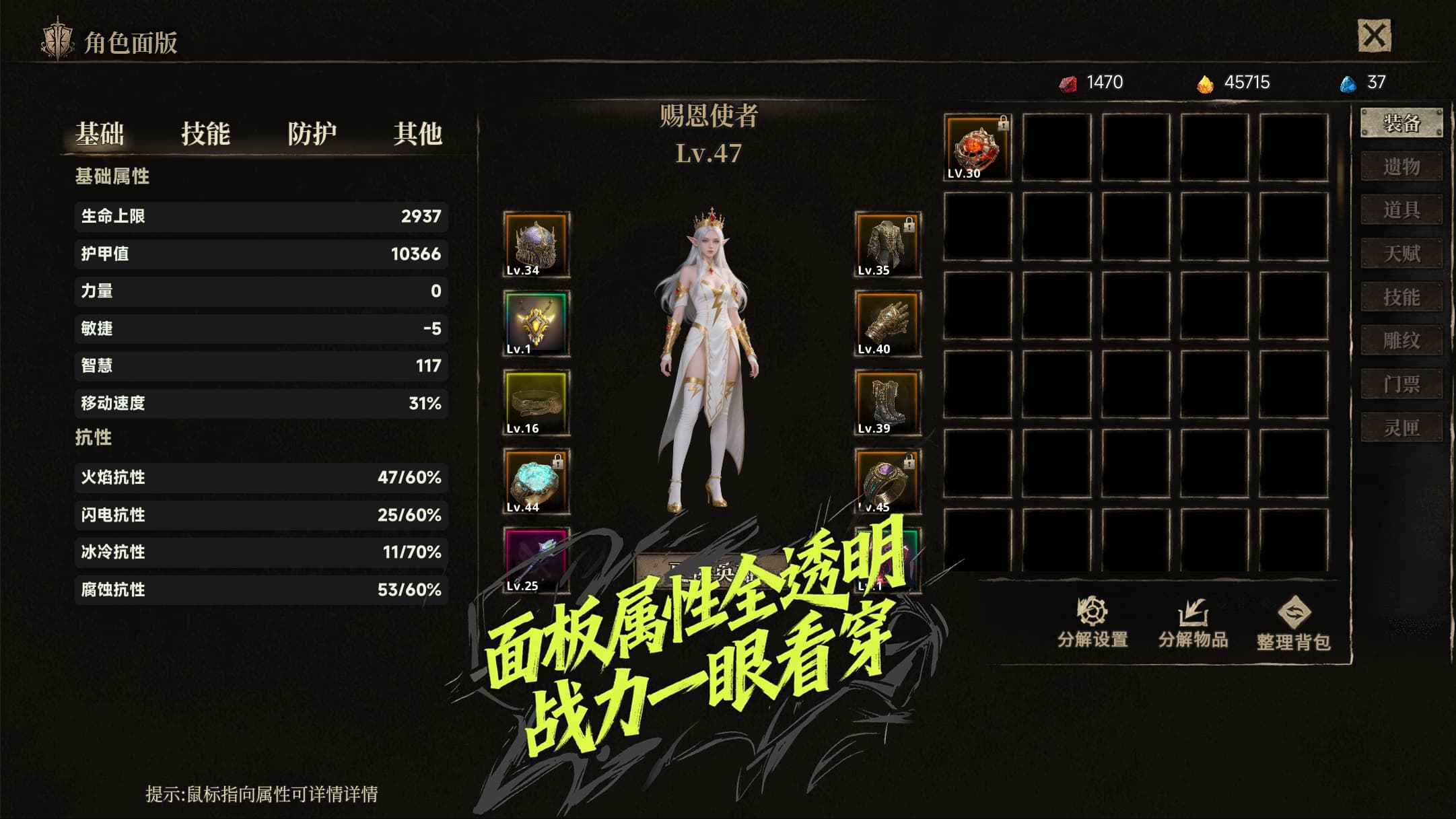Image resolution: width=1456 pixels, height=819 pixels.
Task: Select the Lv.34 helmet equipment slot
Action: point(535,245)
